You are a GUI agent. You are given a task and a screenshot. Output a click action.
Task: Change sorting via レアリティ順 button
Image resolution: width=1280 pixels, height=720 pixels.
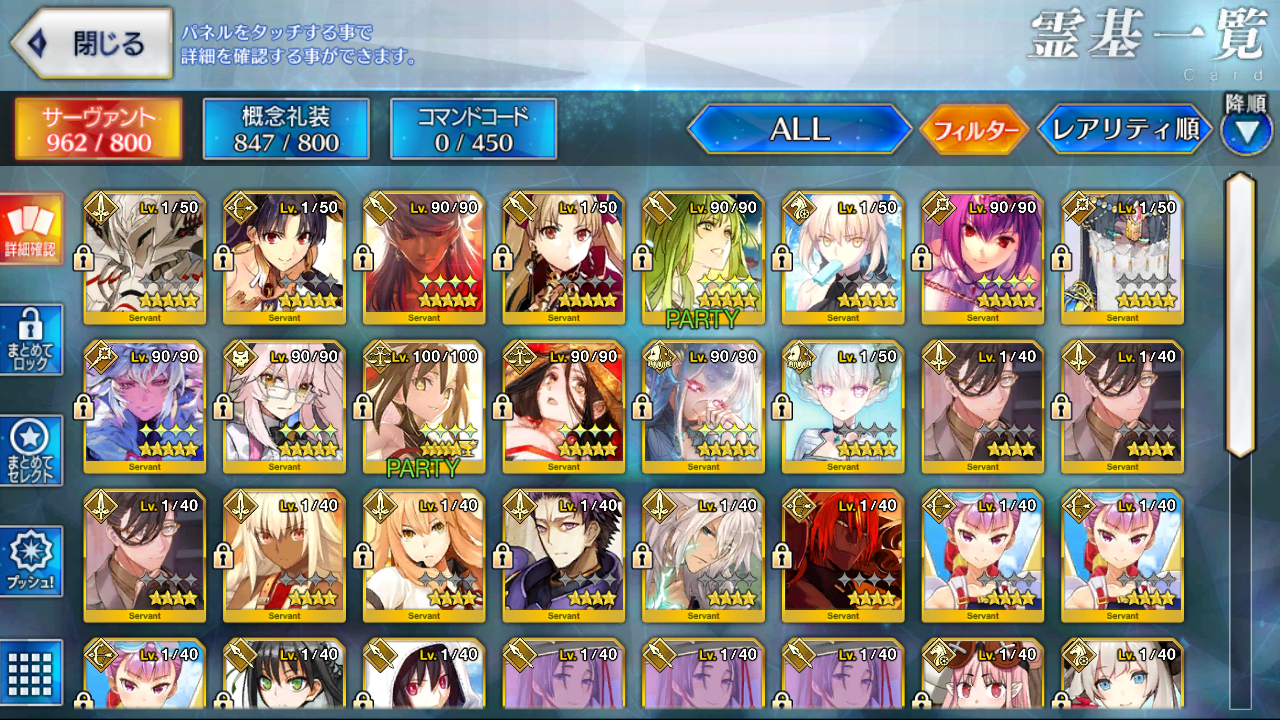click(1125, 129)
